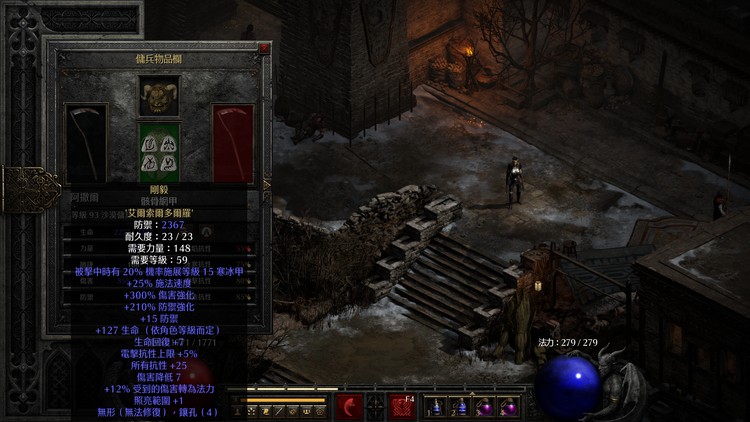Open the F4 right skill selector

(x=403, y=406)
